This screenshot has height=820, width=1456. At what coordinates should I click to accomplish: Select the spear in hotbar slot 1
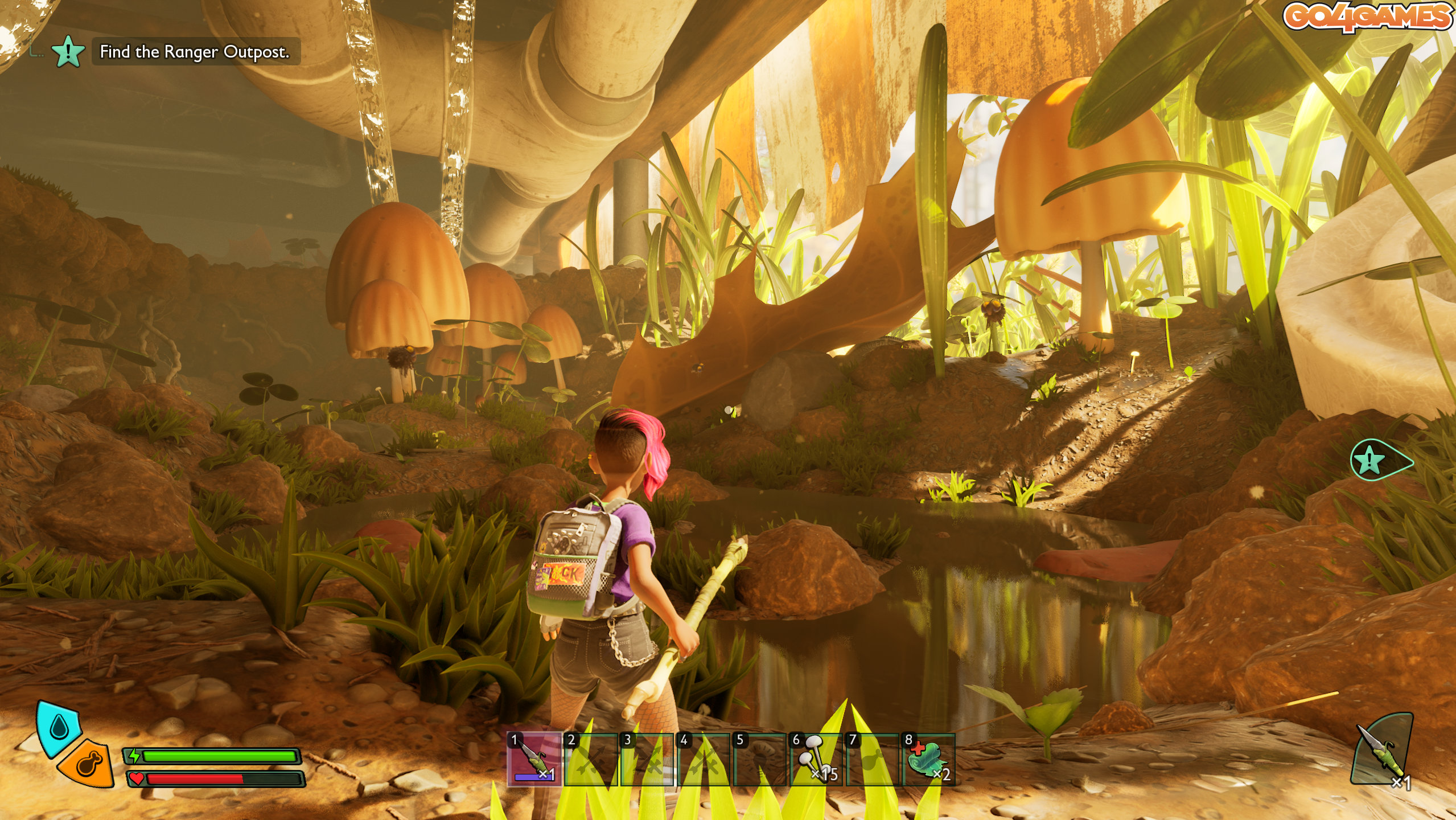533,758
